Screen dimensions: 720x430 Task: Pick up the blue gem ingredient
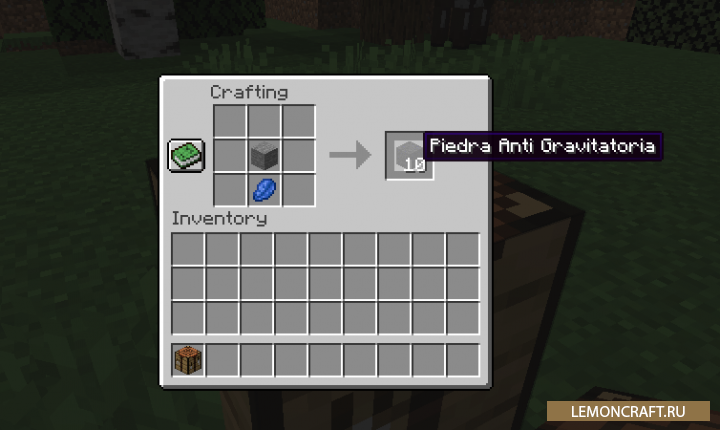264,188
